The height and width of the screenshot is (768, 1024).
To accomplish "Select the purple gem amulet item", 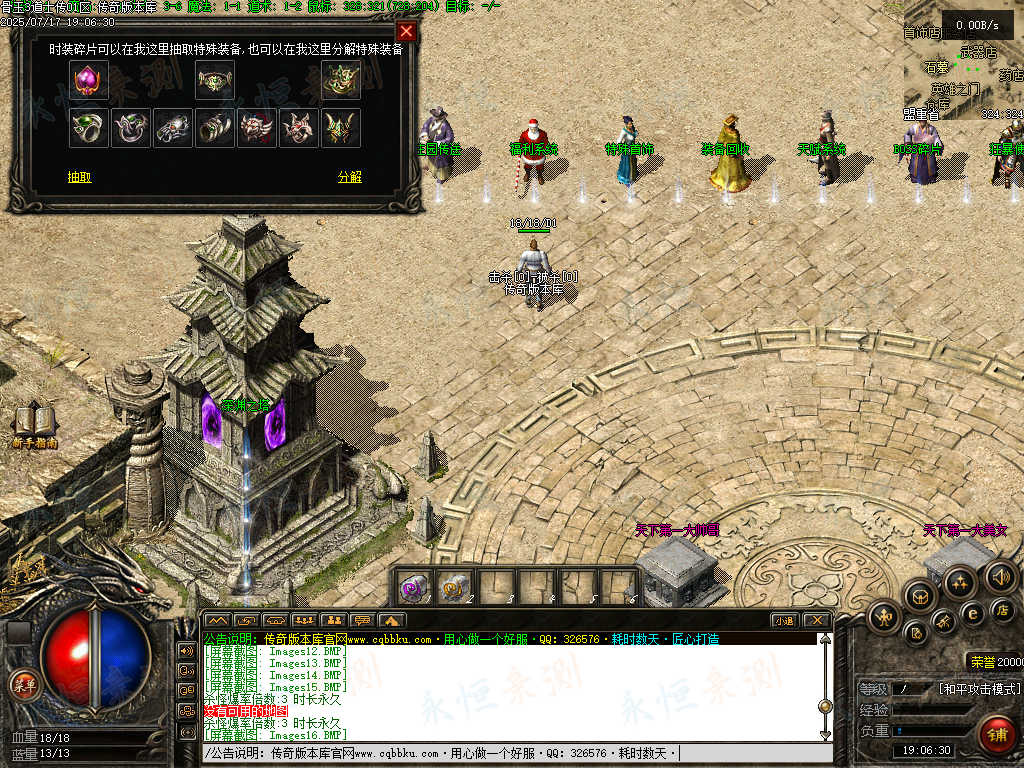I will click(x=89, y=80).
